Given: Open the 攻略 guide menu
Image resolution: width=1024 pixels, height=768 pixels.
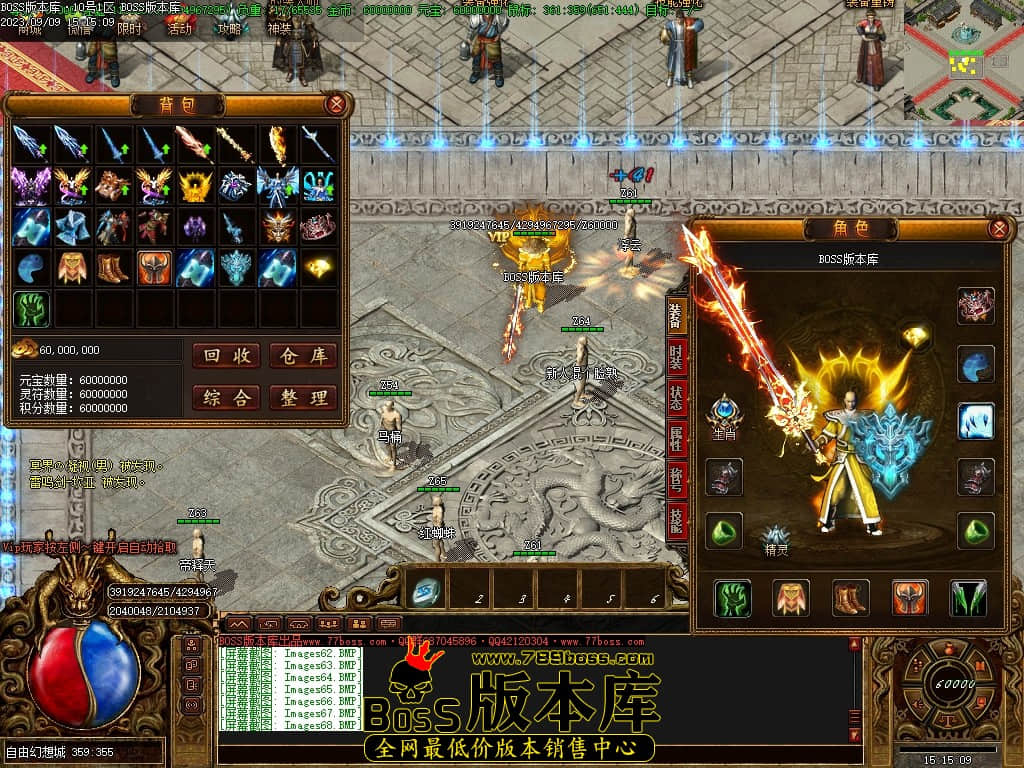Looking at the screenshot, I should [x=230, y=29].
